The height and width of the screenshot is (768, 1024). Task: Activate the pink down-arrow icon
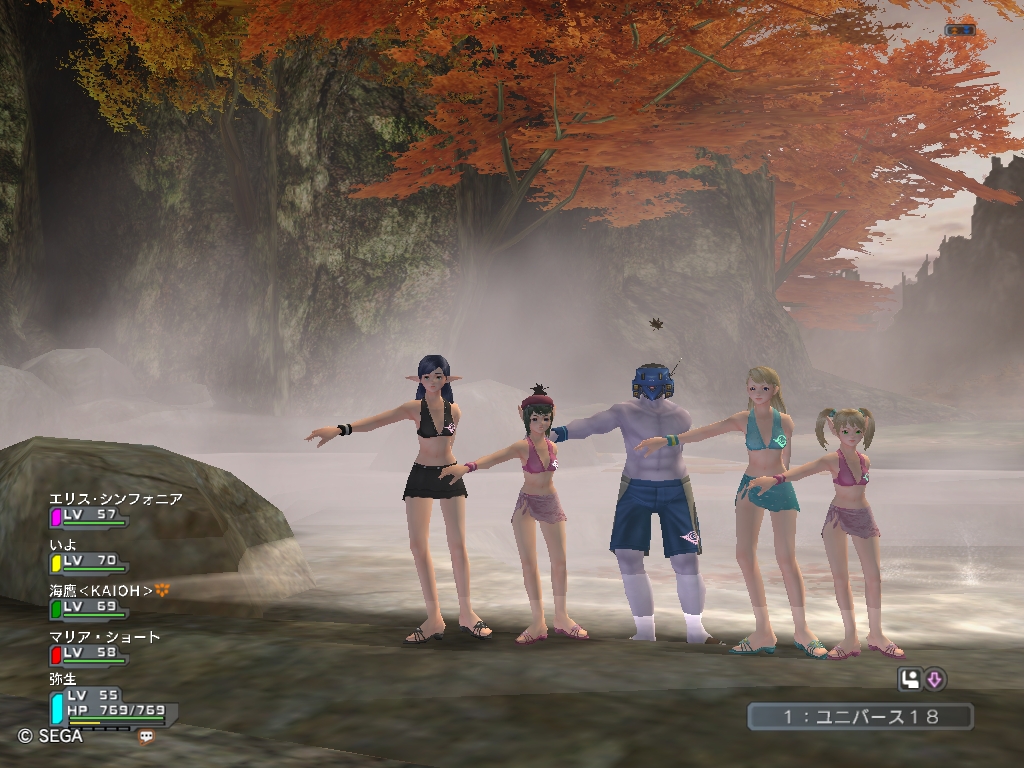click(x=935, y=680)
